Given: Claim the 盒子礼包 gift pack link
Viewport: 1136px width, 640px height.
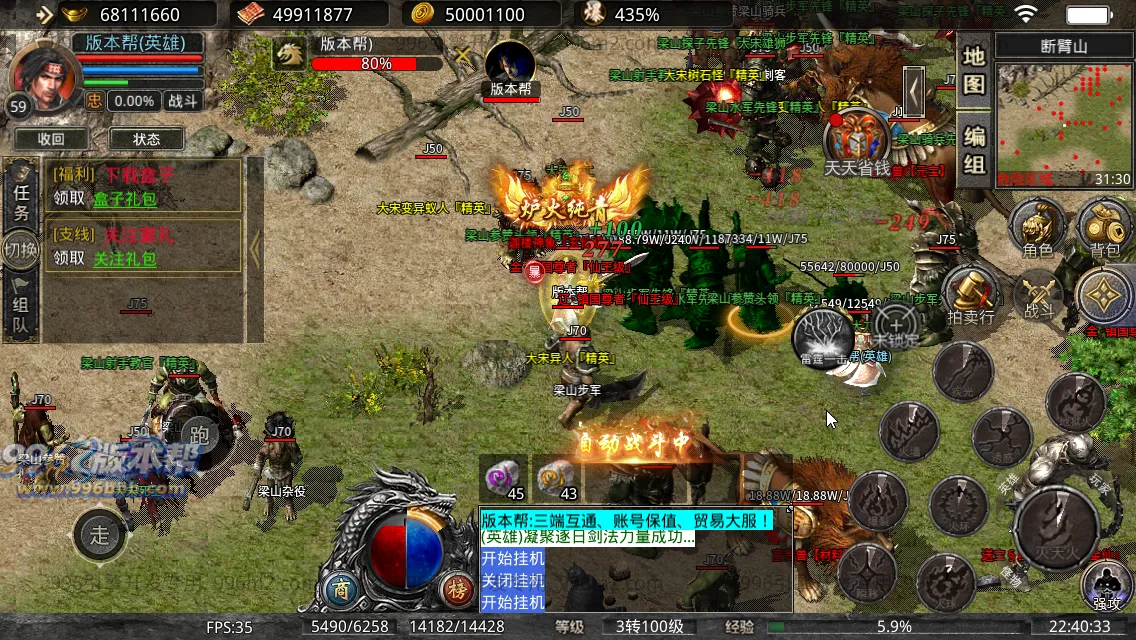Looking at the screenshot, I should [125, 198].
